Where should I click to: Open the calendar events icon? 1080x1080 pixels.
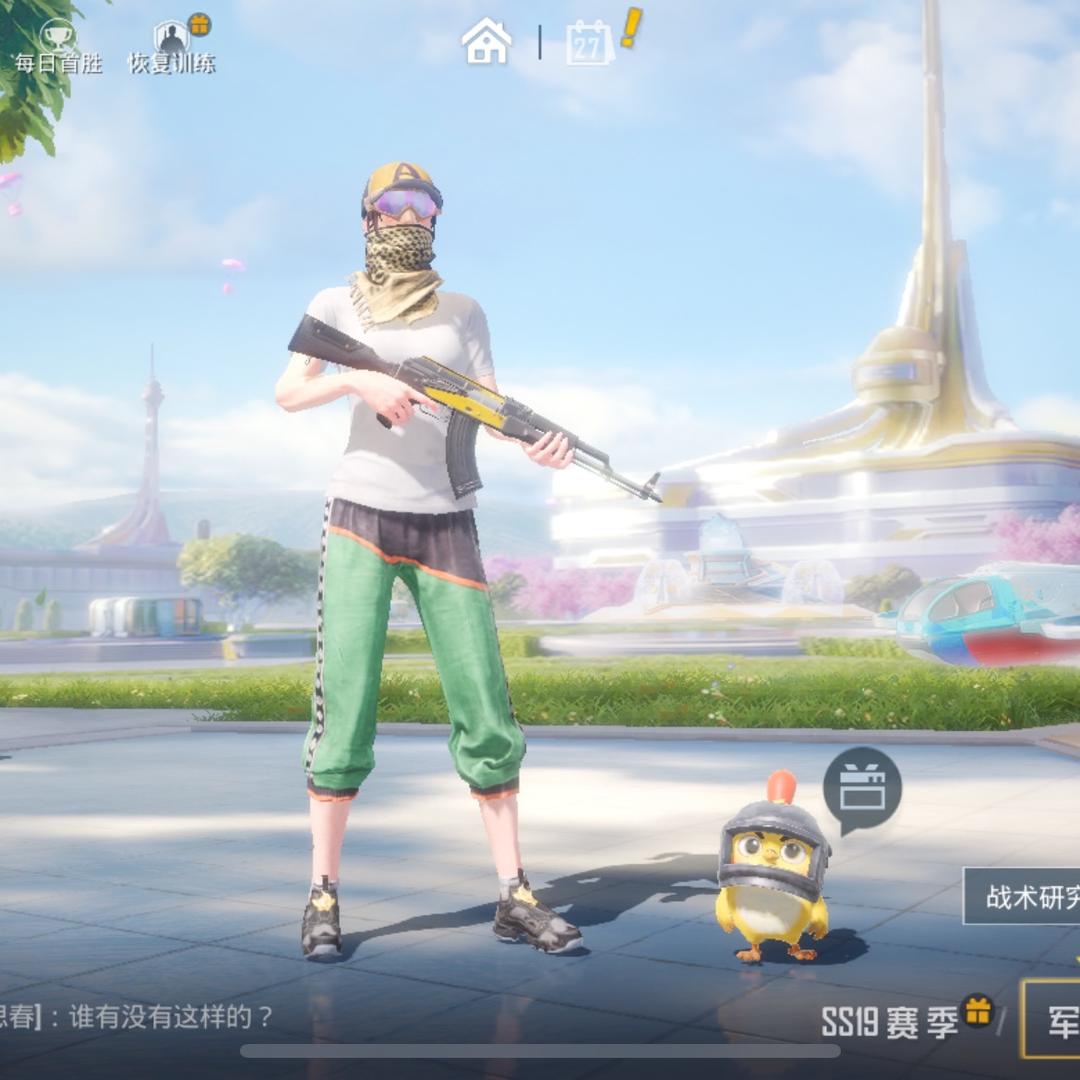[591, 43]
